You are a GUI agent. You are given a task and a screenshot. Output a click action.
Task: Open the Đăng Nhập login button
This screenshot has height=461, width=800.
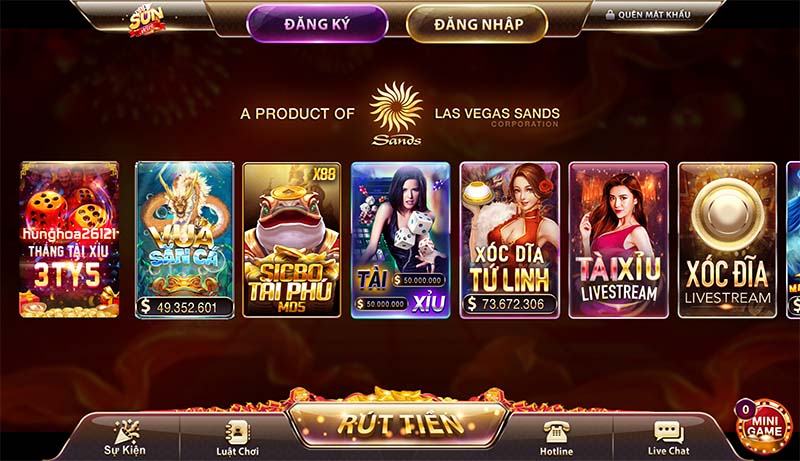[x=476, y=24]
